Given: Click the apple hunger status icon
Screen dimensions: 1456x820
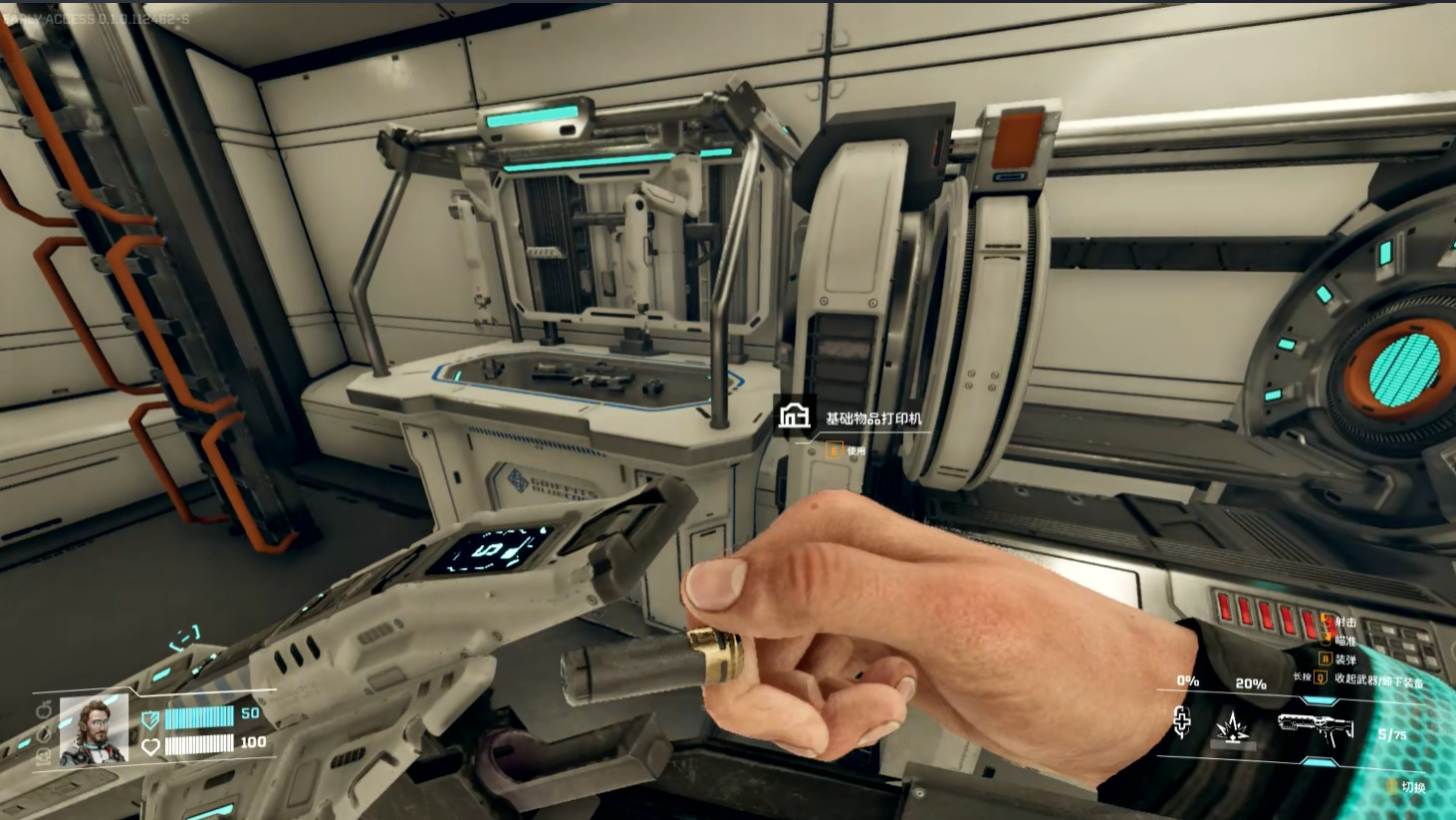Looking at the screenshot, I should tap(44, 710).
